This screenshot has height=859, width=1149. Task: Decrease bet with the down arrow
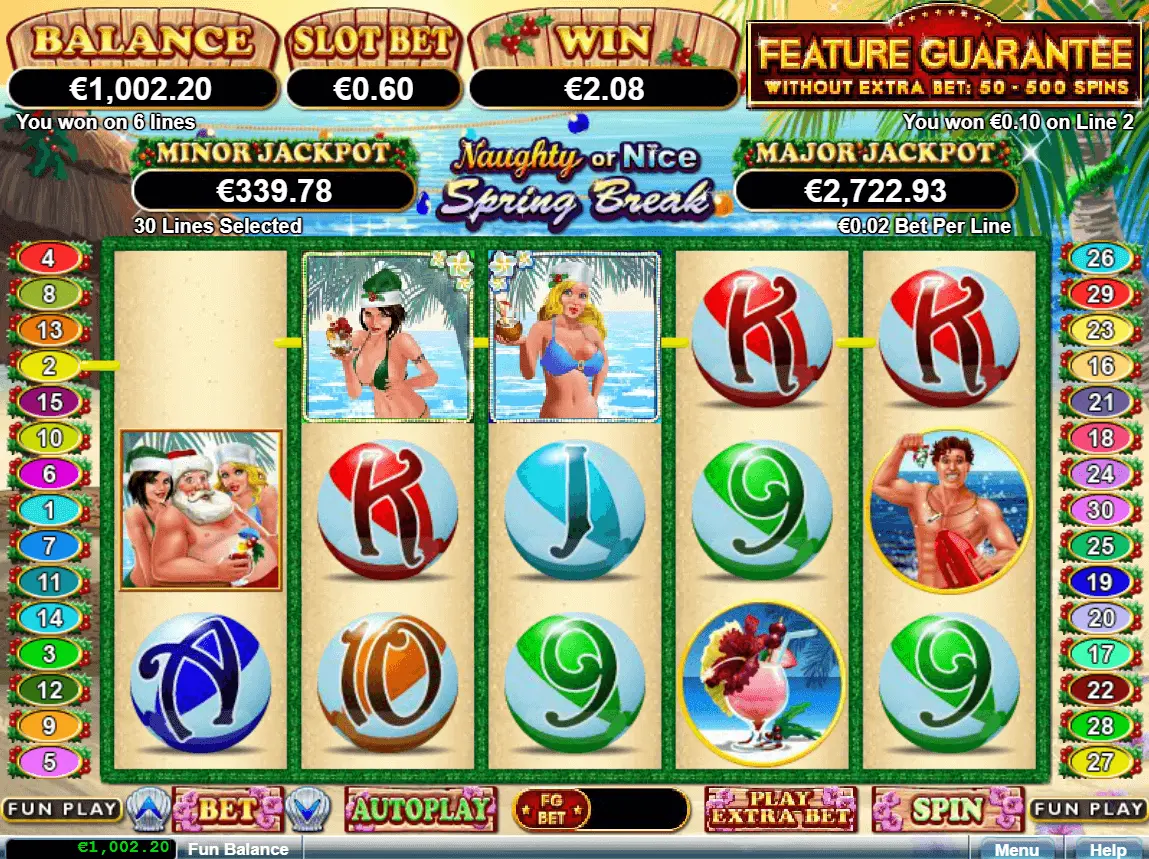click(x=308, y=809)
